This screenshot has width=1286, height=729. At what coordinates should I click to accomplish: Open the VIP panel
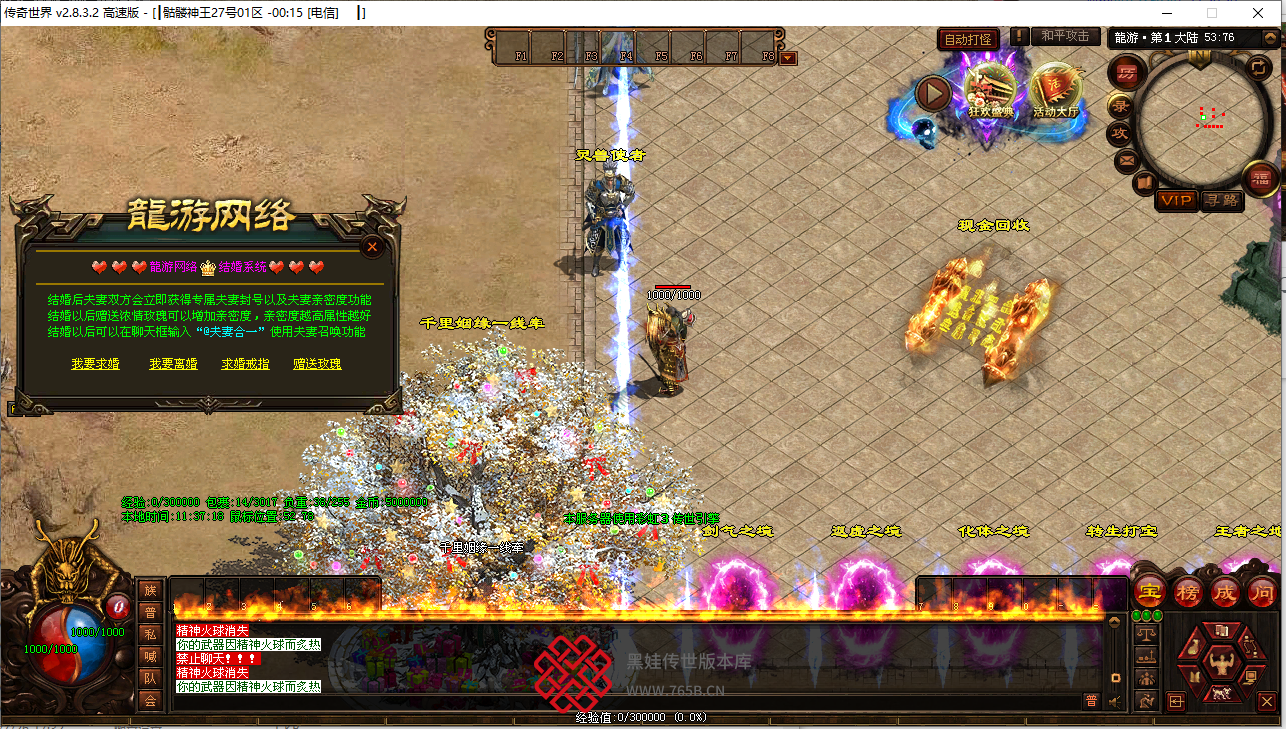pyautogui.click(x=1176, y=200)
